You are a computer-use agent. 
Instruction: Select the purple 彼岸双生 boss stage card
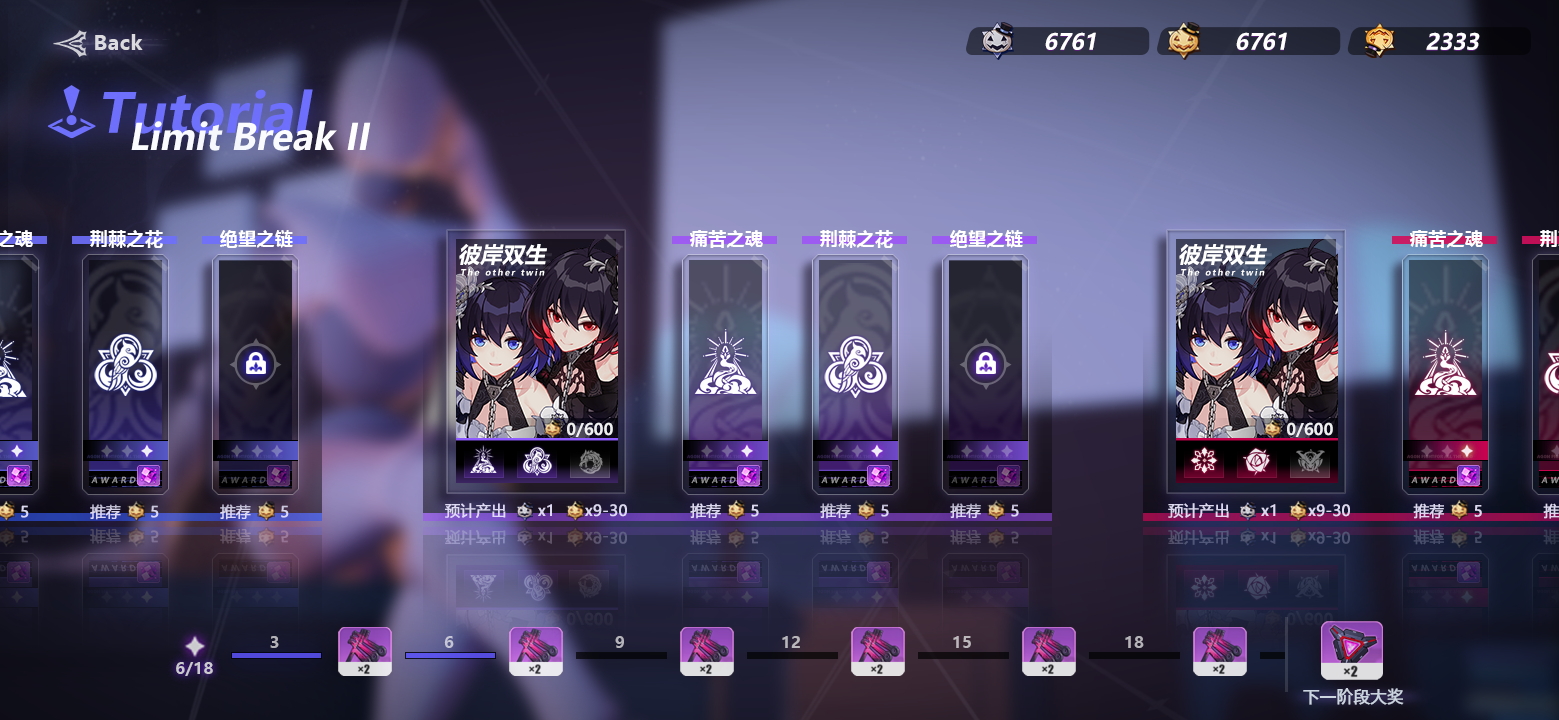point(536,360)
